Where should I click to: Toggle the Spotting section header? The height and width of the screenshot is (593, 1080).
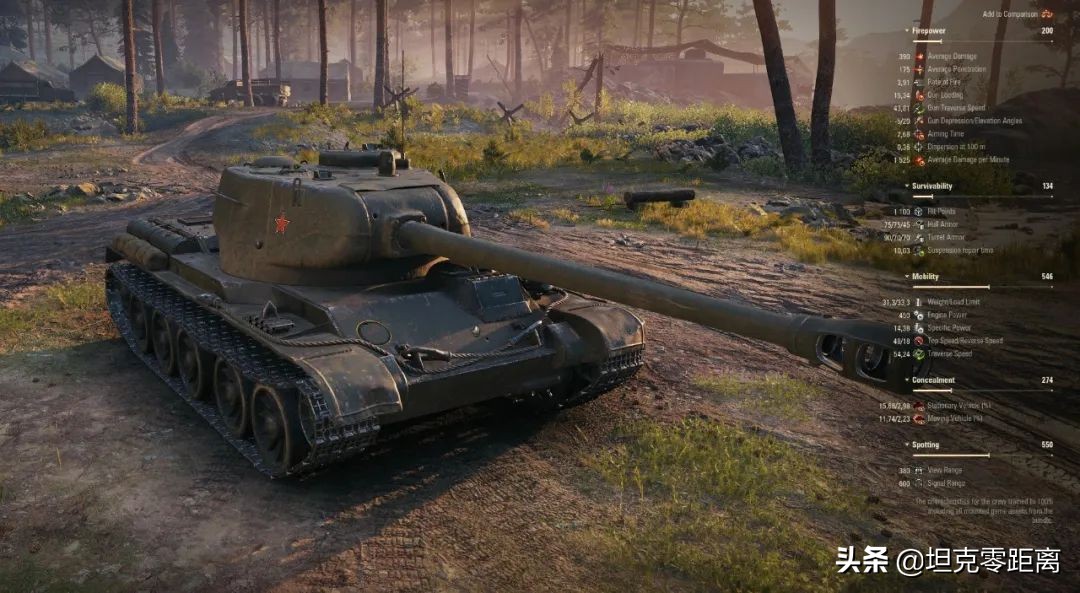coord(924,445)
